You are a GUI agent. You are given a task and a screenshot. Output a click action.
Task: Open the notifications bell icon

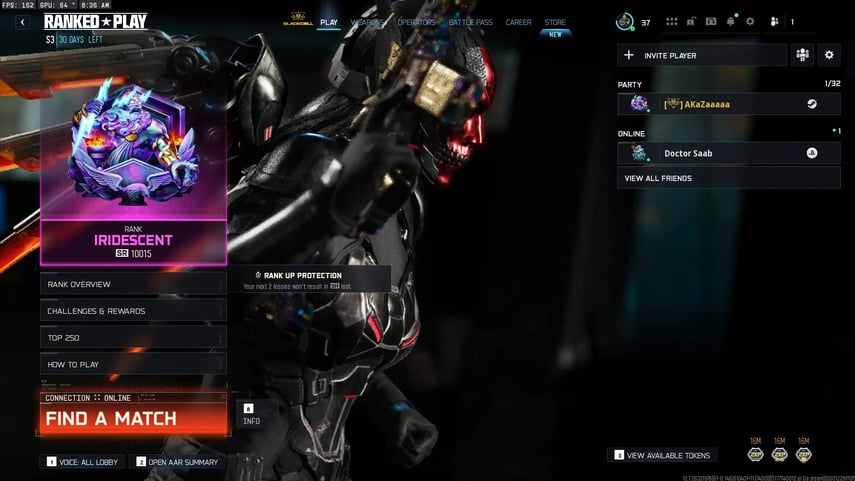point(731,21)
